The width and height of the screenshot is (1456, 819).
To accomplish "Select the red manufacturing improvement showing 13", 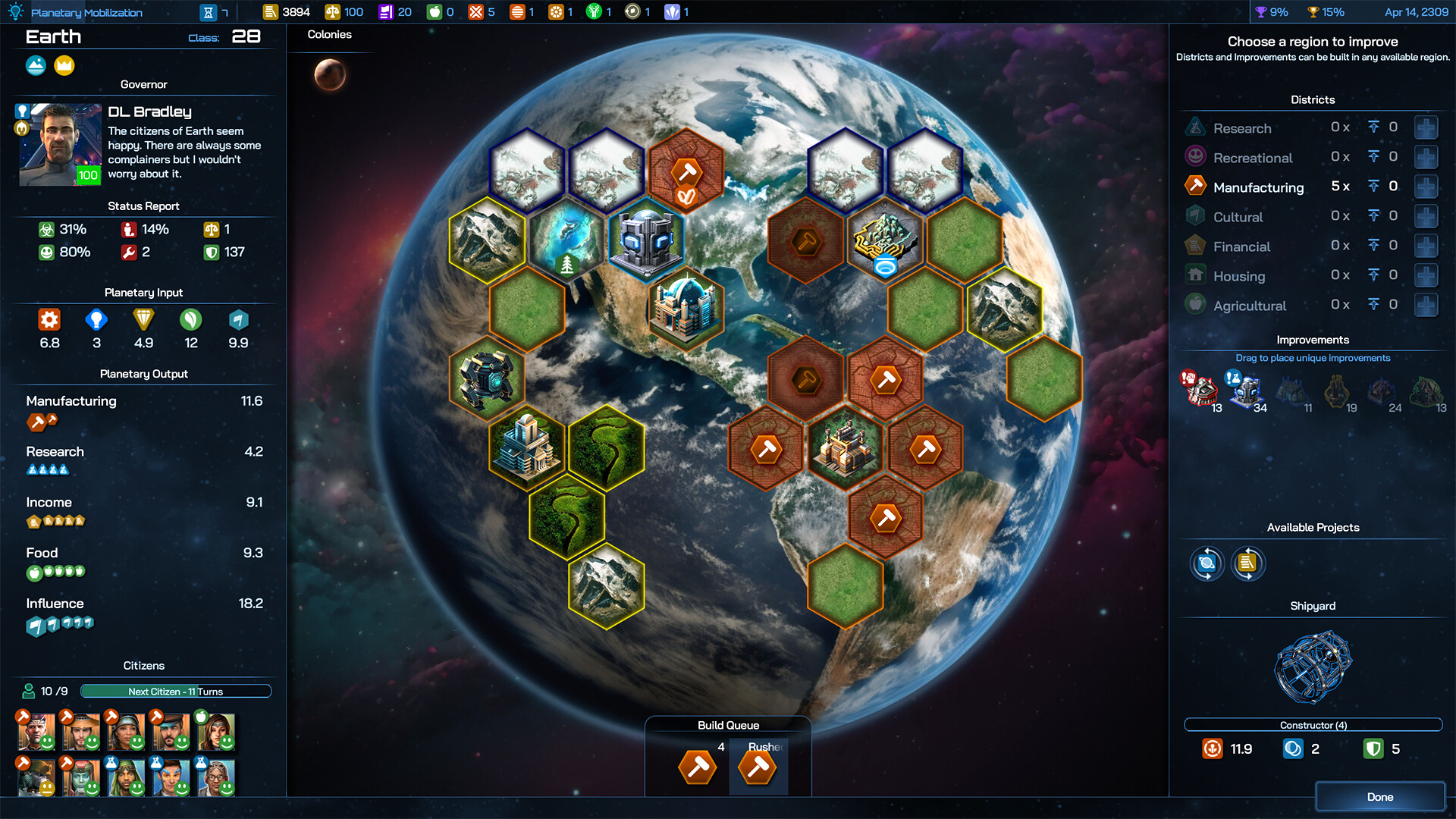I will point(1203,389).
